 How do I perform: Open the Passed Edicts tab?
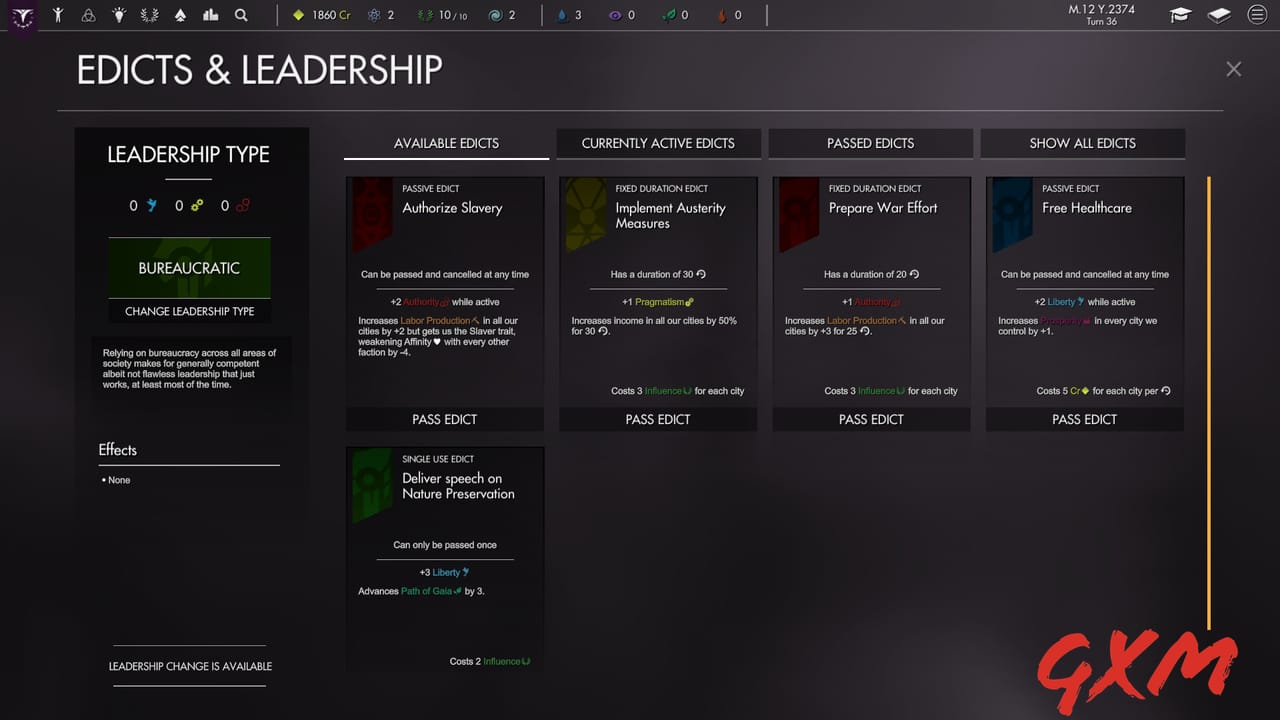pos(870,143)
